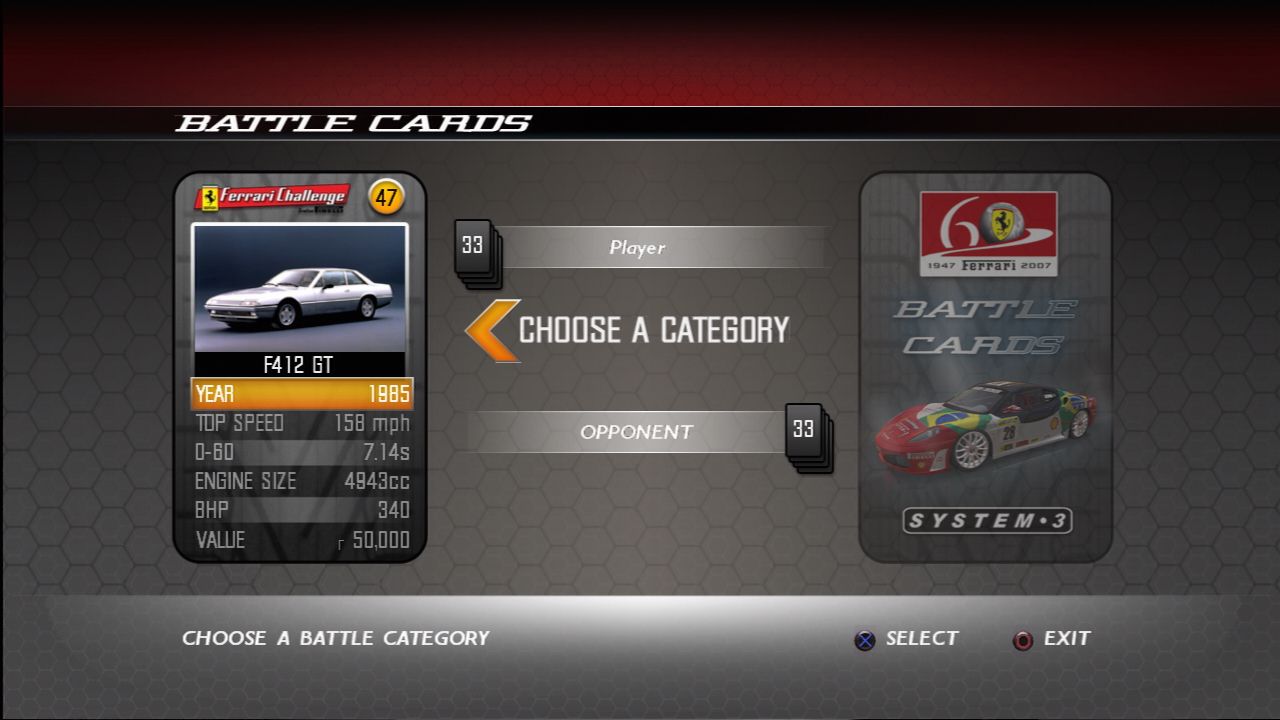Select the opponent's face-down Battle Card

985,366
